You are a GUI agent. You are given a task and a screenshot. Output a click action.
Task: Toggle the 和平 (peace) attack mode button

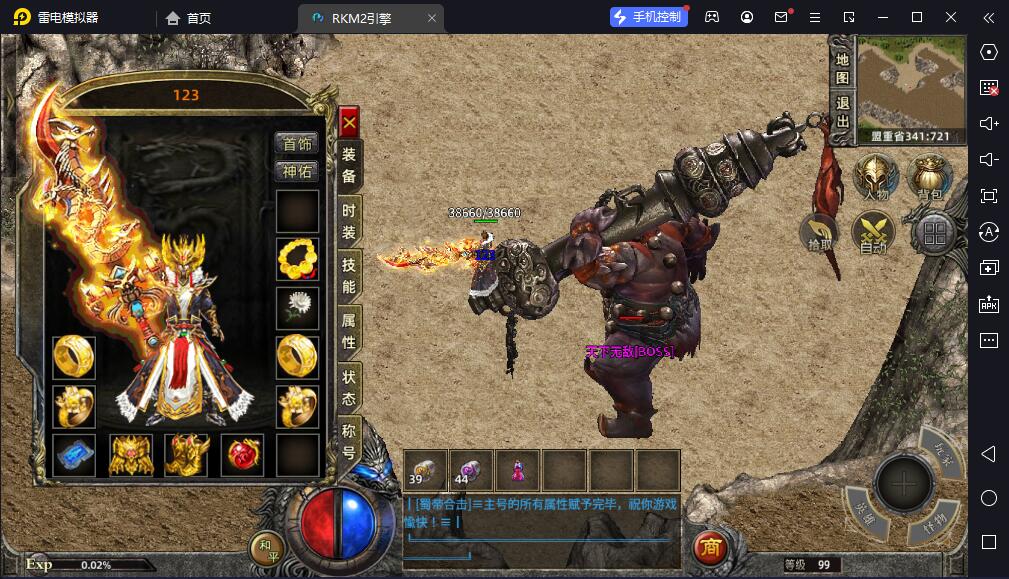266,548
